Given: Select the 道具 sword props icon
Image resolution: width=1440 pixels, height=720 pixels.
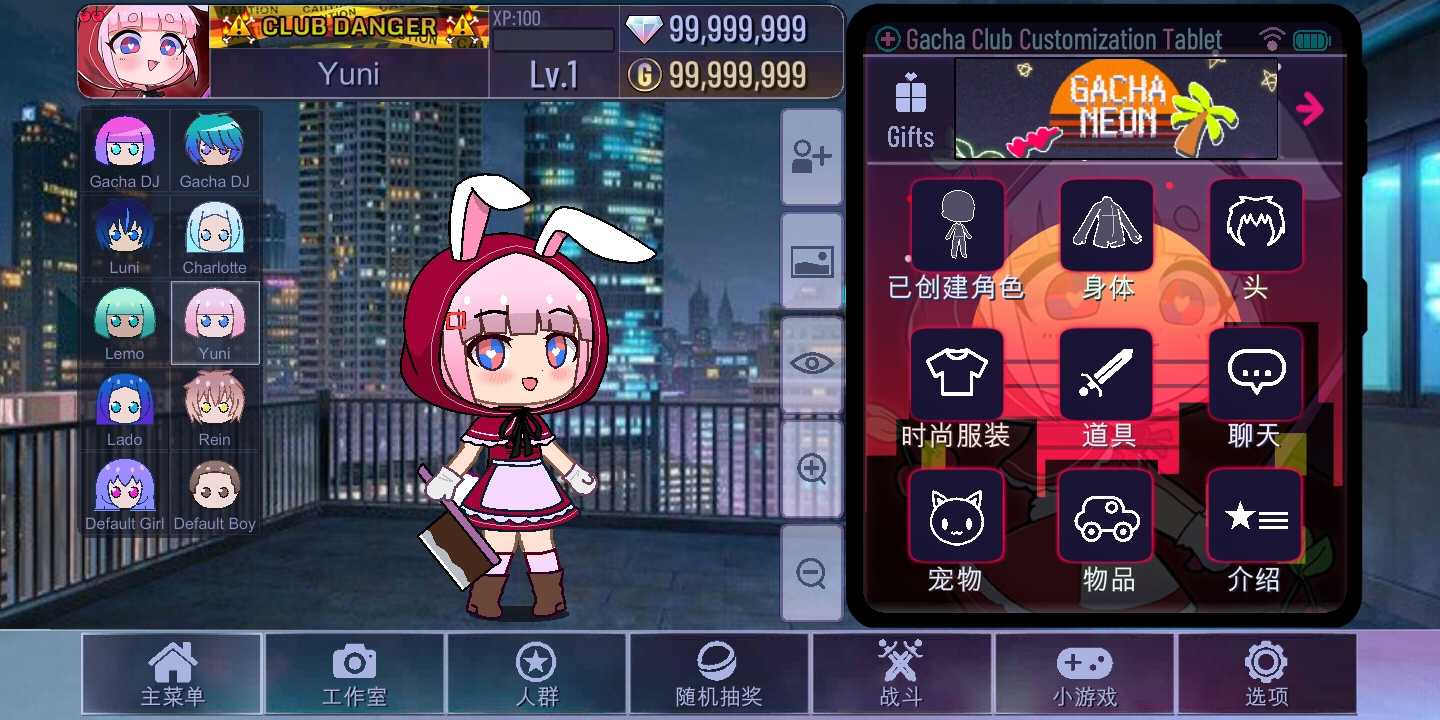Looking at the screenshot, I should click(x=1106, y=373).
